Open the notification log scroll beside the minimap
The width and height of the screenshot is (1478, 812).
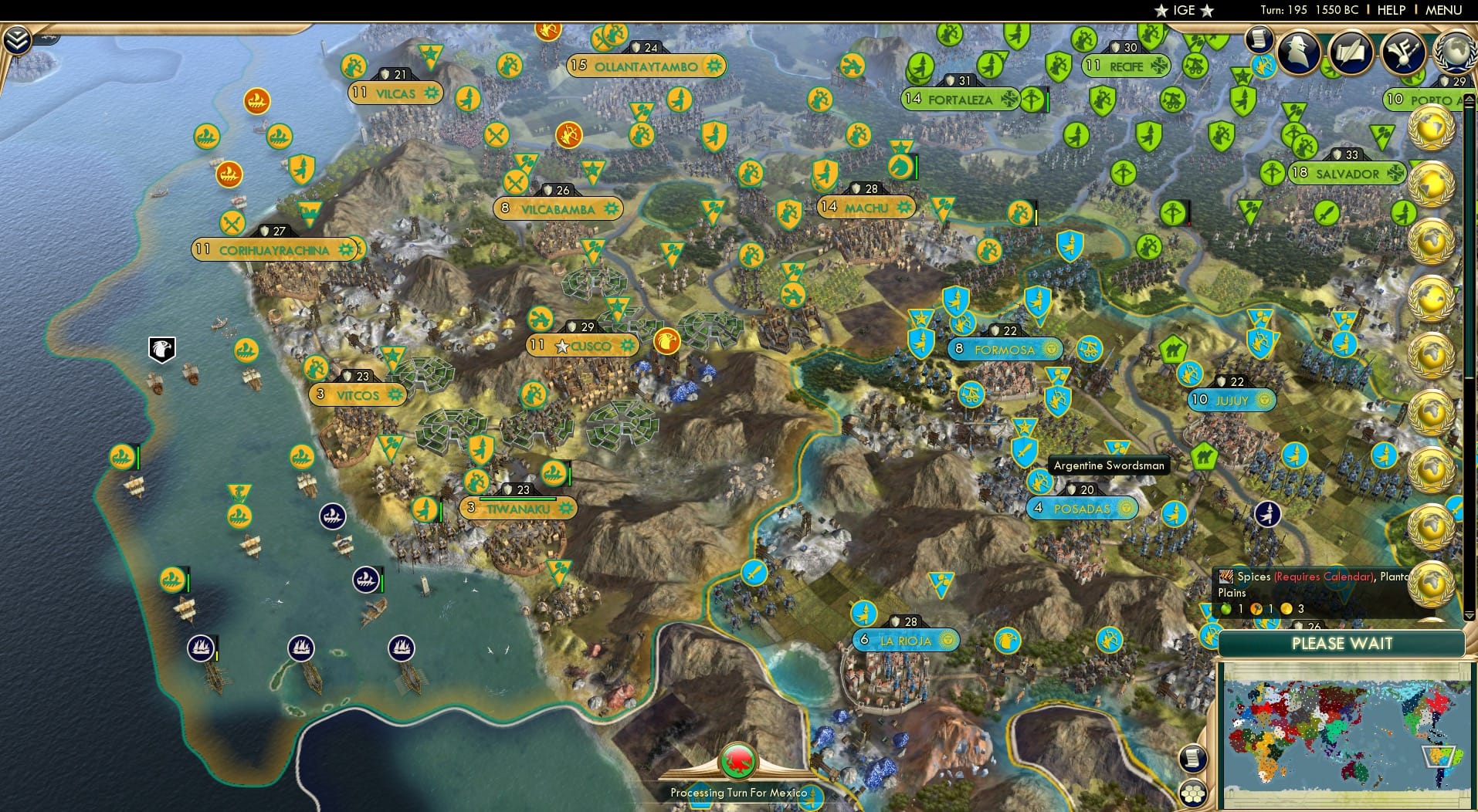coord(1193,758)
